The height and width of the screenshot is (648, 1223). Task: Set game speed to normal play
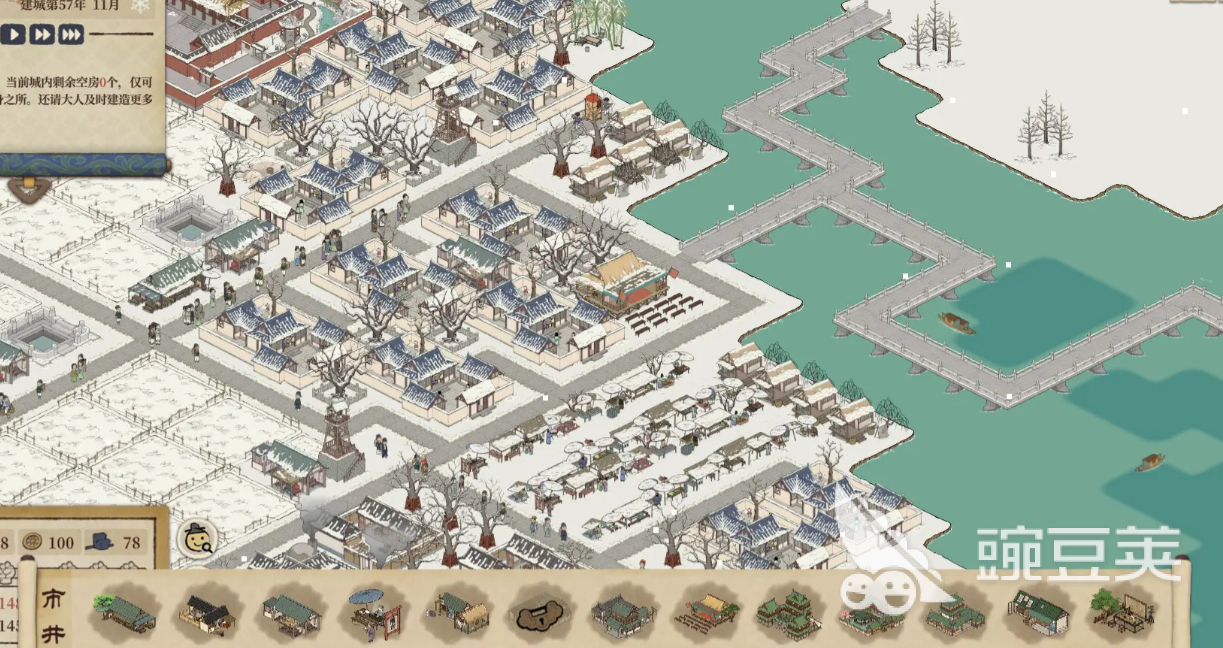pos(13,35)
